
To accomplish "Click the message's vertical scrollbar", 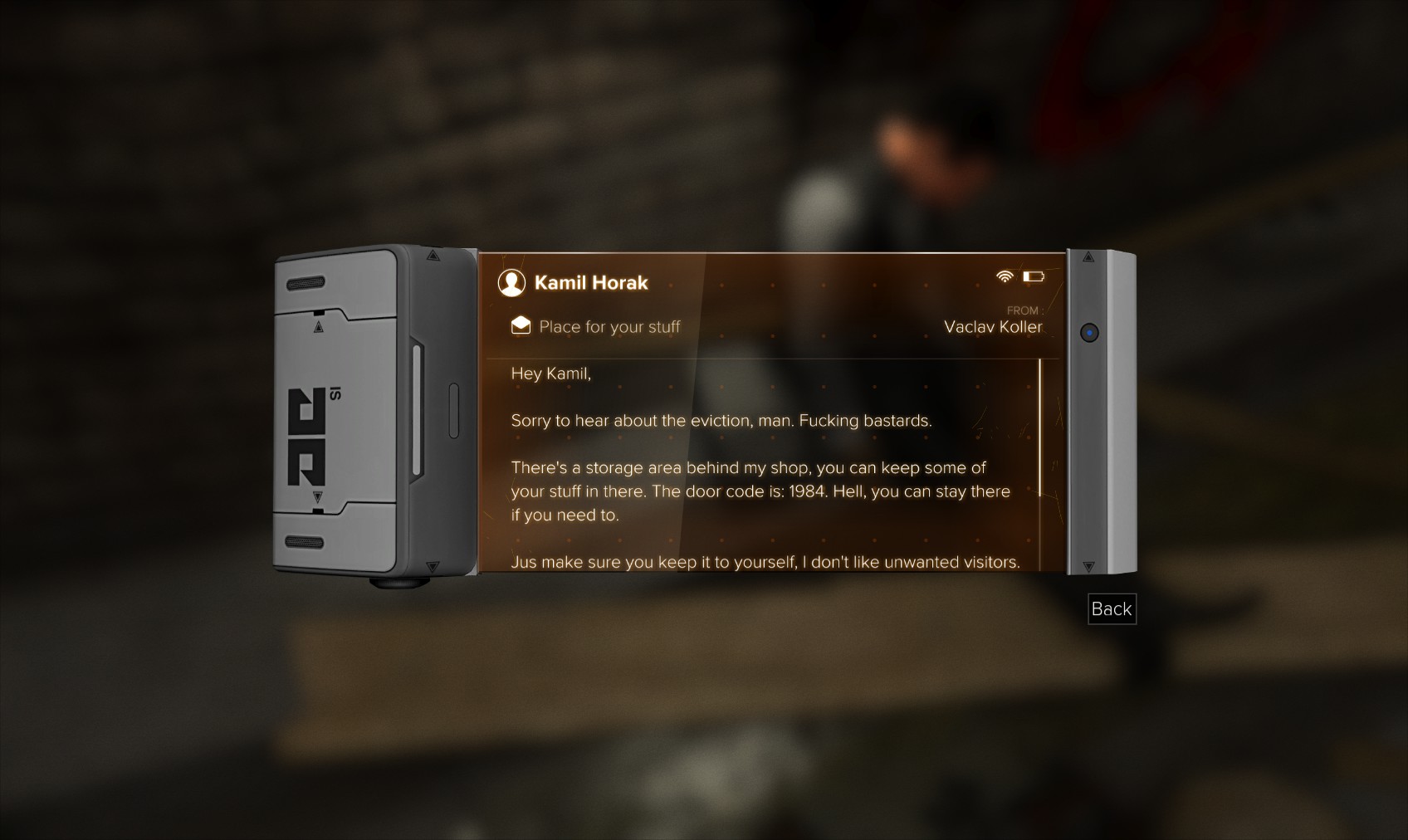I will pos(1039,427).
